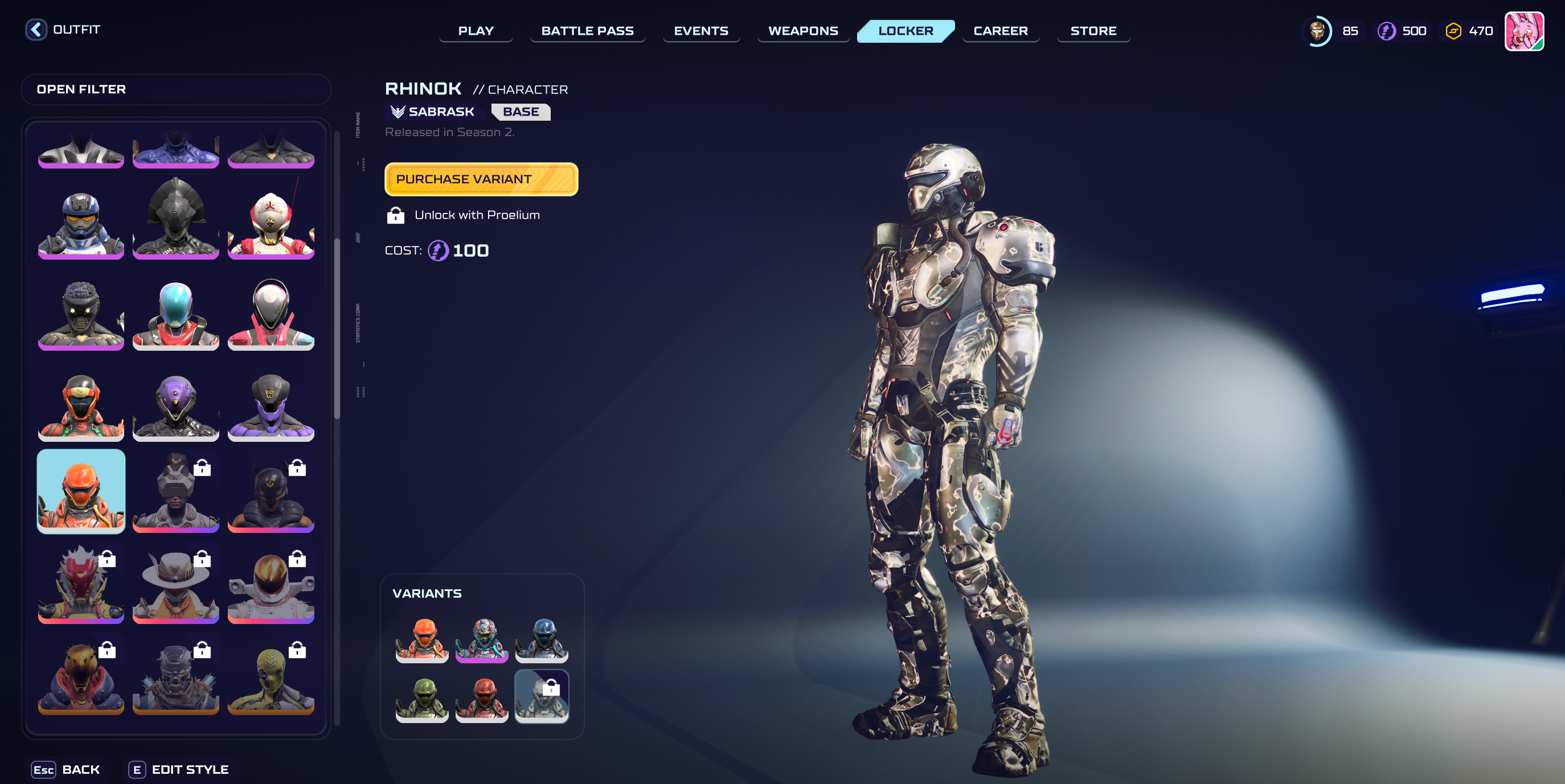1565x784 pixels.
Task: Select the Career tab
Action: 1000,31
